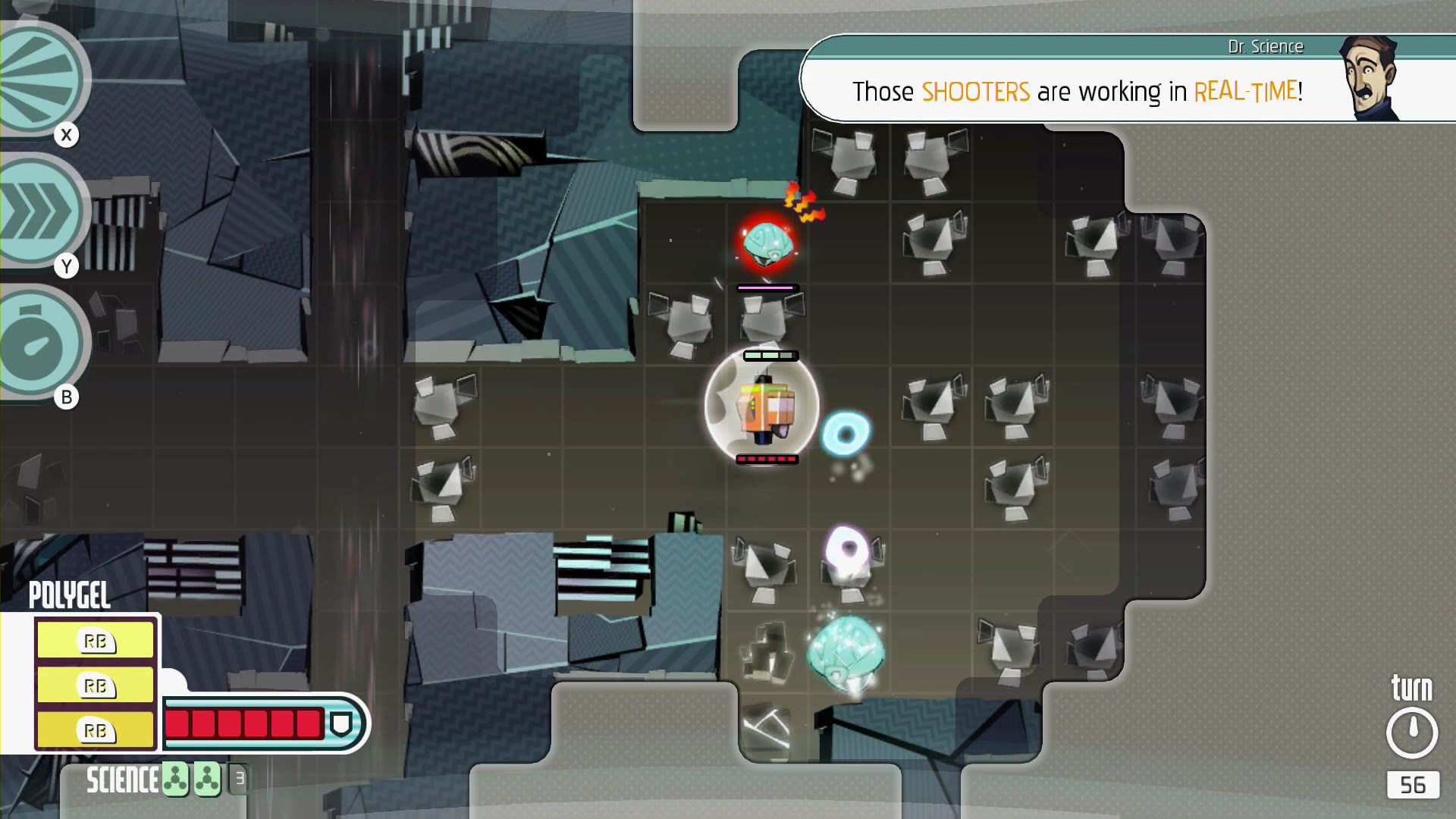1456x819 pixels.
Task: Open the science counter showing 3
Action: pos(239,779)
